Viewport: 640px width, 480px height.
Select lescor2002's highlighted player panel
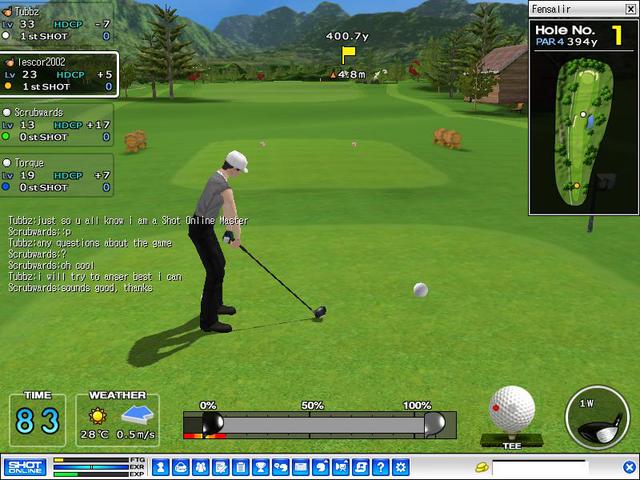[58, 74]
